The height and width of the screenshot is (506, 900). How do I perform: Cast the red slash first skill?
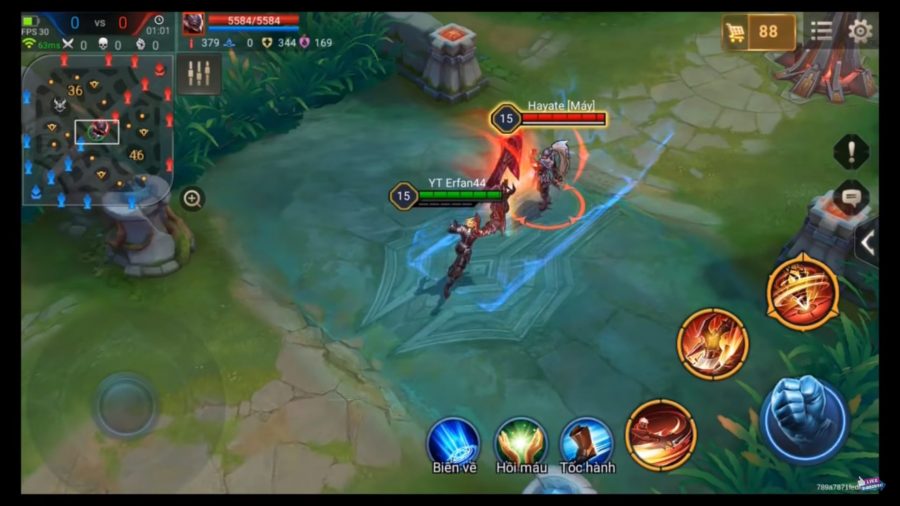[x=661, y=434]
